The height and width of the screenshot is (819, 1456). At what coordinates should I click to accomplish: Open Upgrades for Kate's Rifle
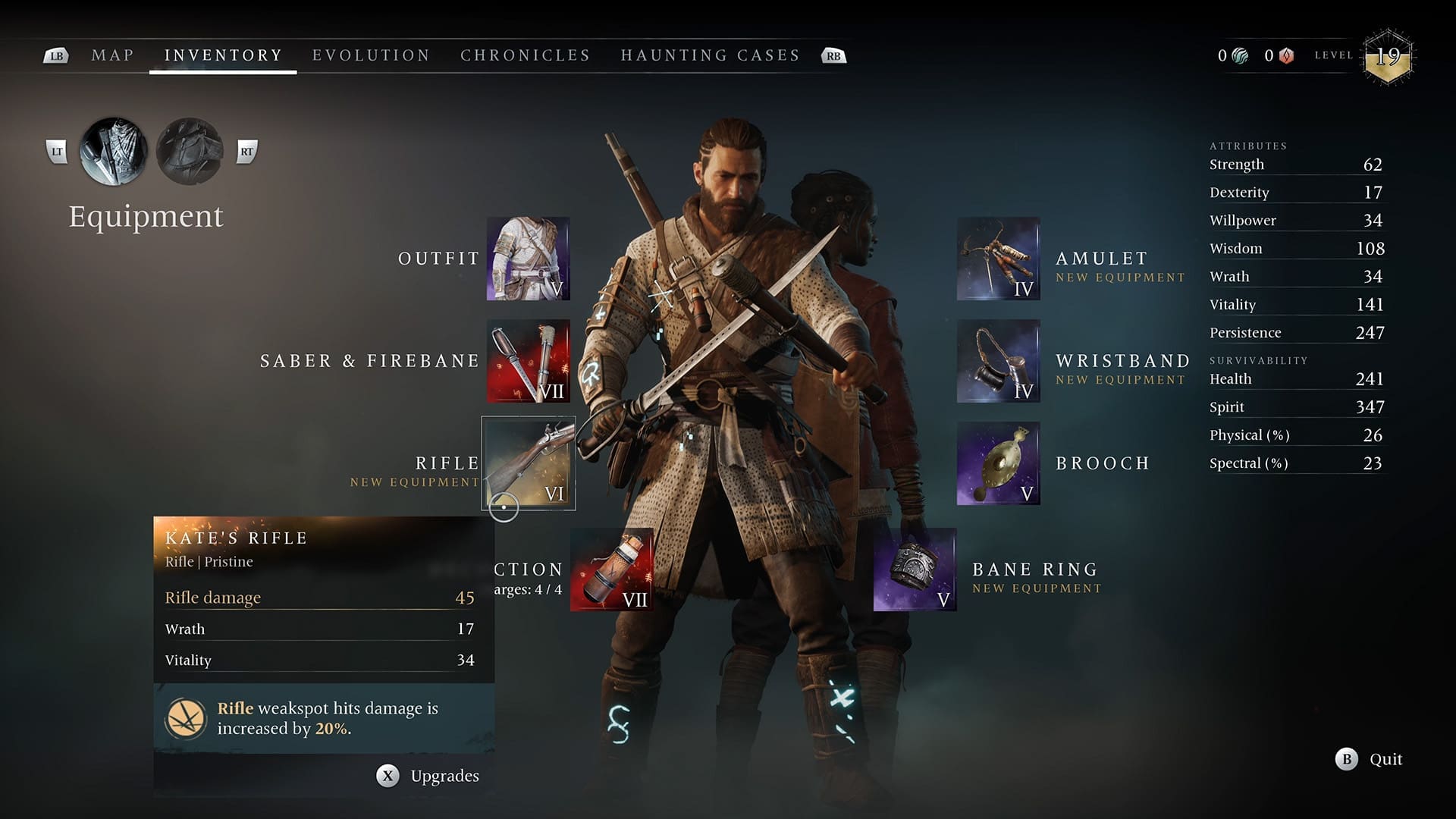tap(428, 776)
